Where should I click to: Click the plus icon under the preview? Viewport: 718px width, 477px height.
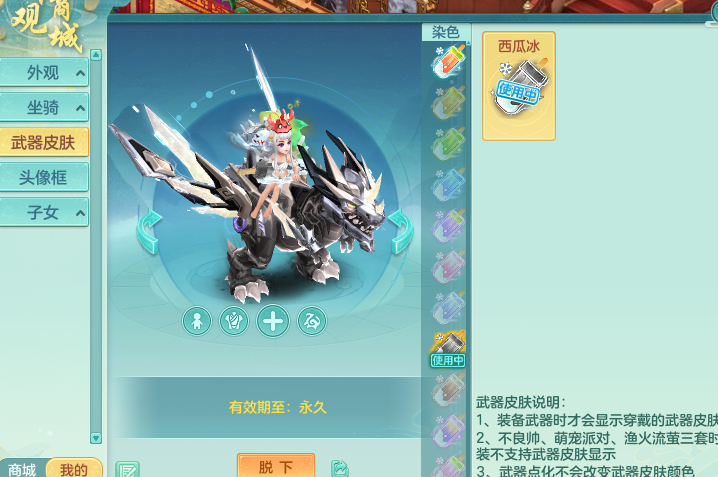coord(273,321)
